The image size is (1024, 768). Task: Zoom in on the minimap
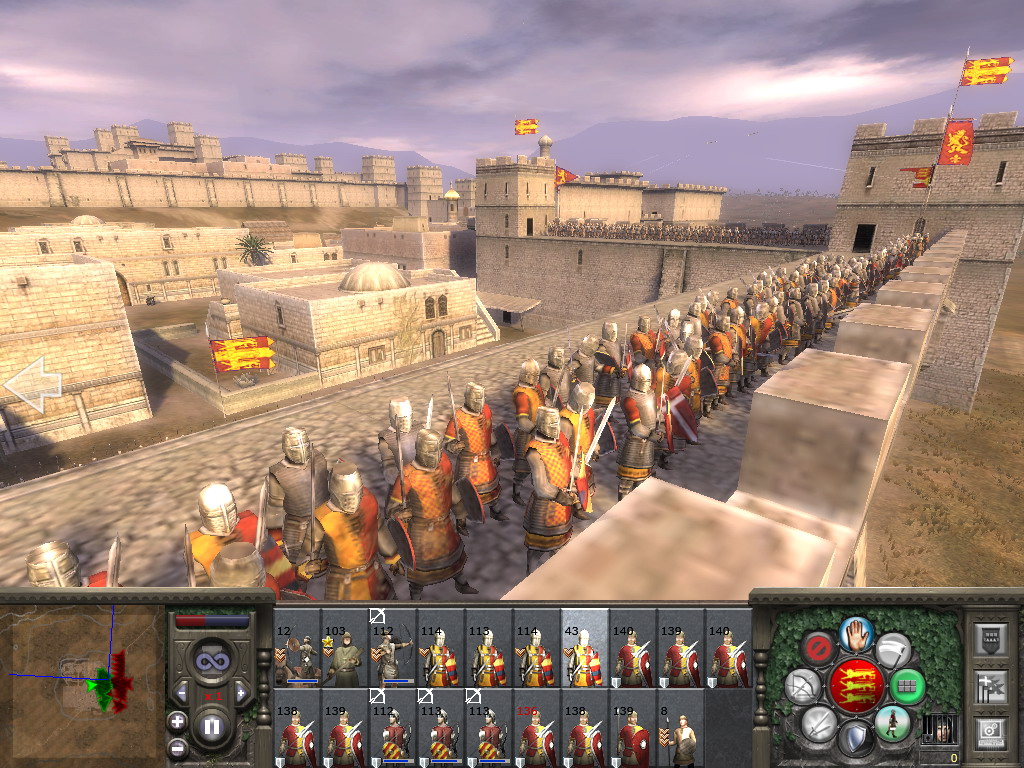(177, 721)
